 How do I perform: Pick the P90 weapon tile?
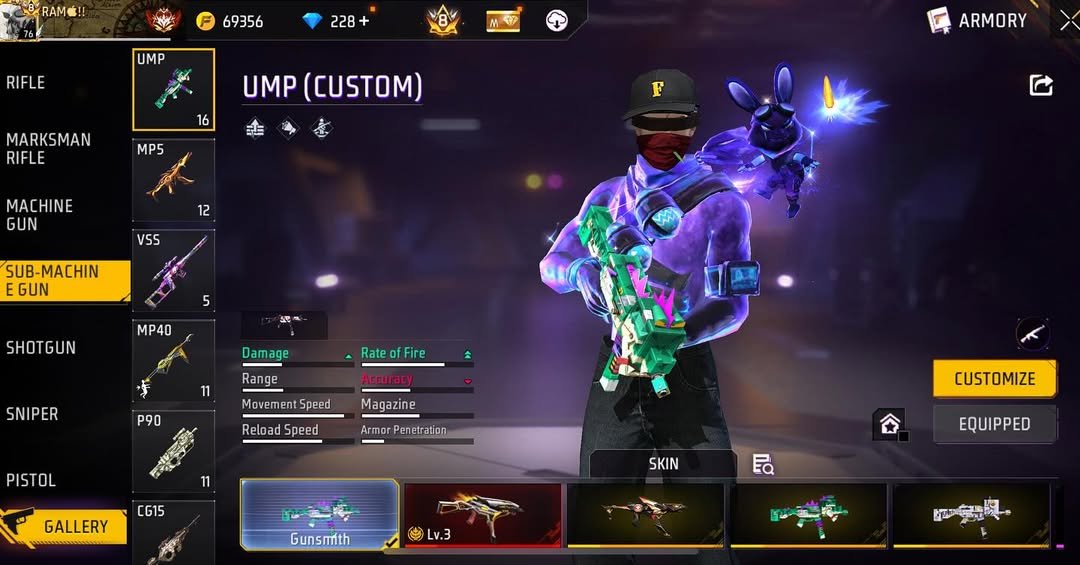pyautogui.click(x=173, y=450)
